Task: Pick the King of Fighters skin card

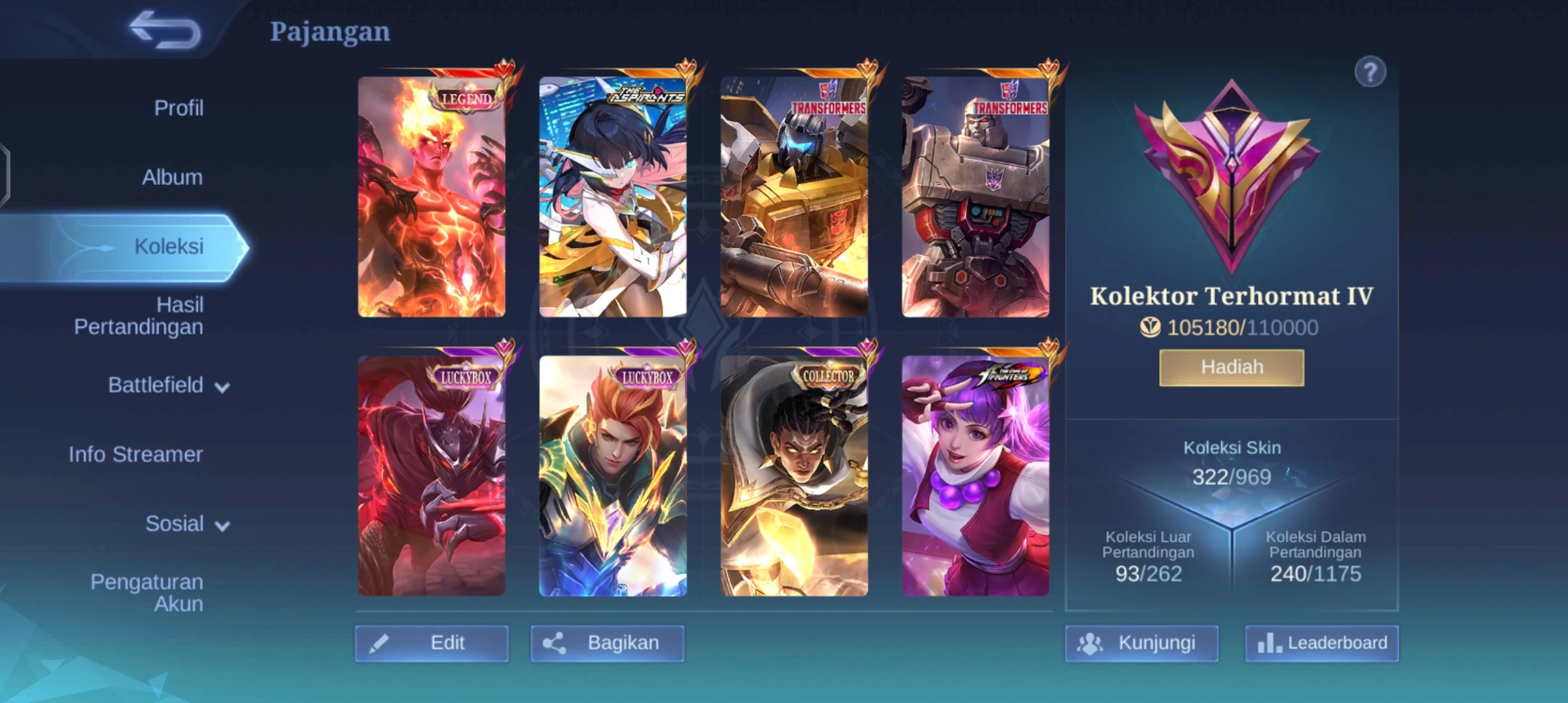Action: coord(975,476)
